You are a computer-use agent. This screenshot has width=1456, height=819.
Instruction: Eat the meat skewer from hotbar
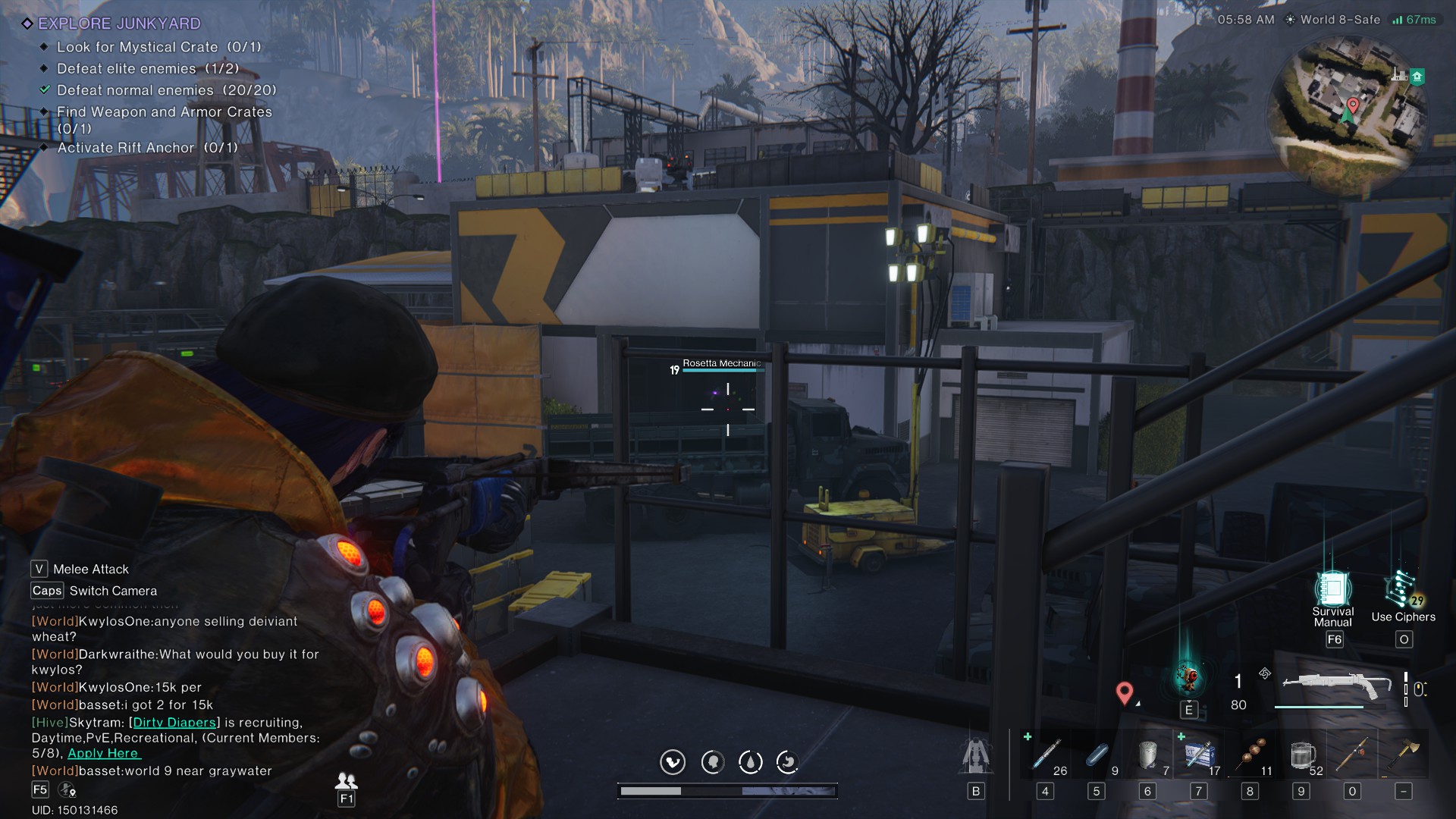click(x=1250, y=755)
